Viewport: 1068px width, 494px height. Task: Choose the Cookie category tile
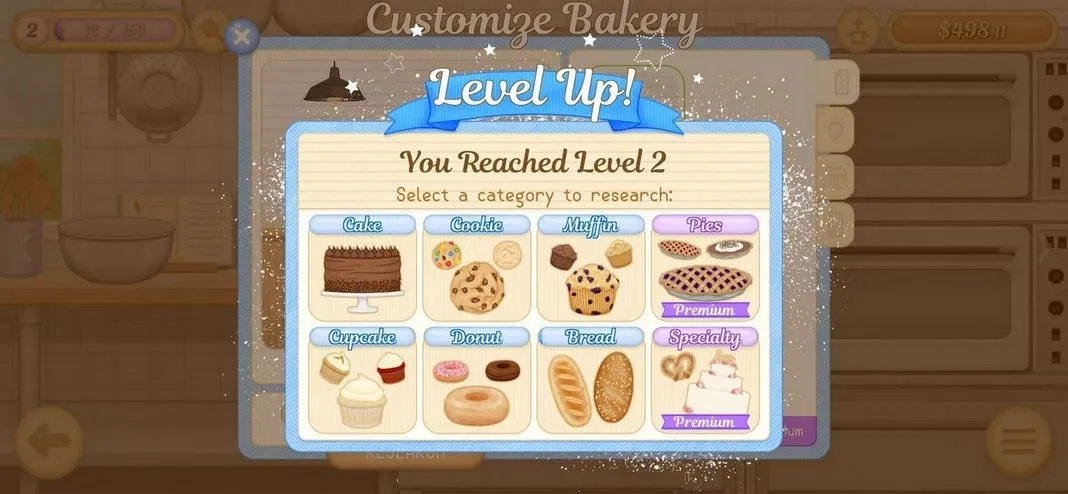(x=476, y=268)
